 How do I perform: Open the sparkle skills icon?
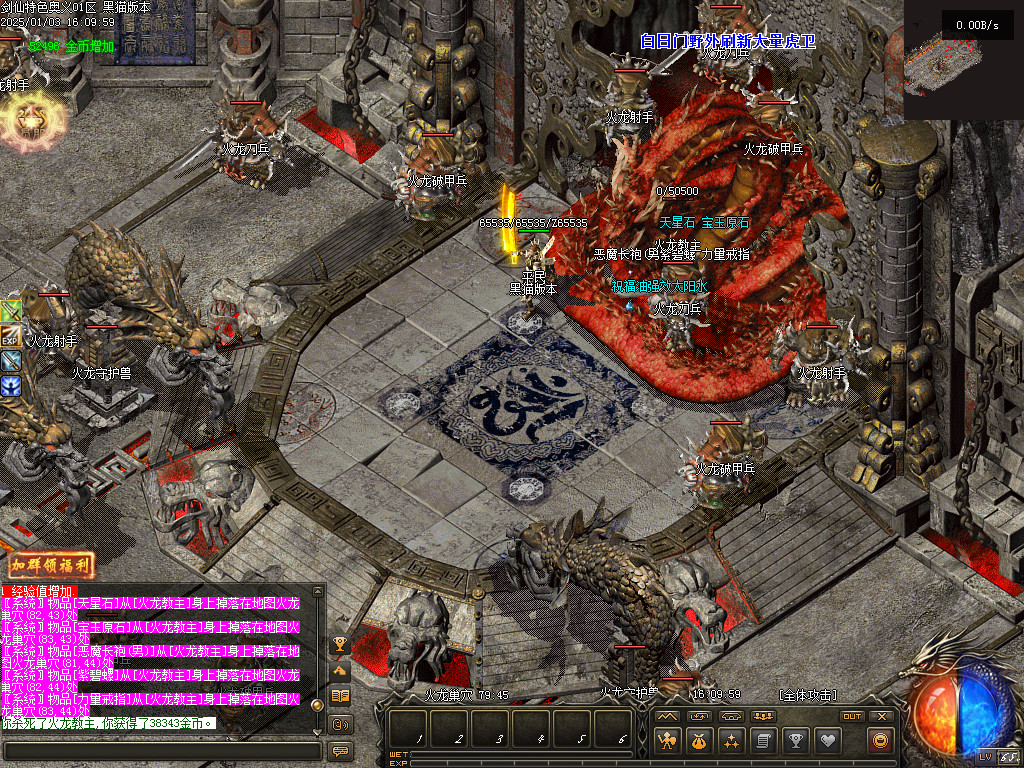tap(731, 741)
